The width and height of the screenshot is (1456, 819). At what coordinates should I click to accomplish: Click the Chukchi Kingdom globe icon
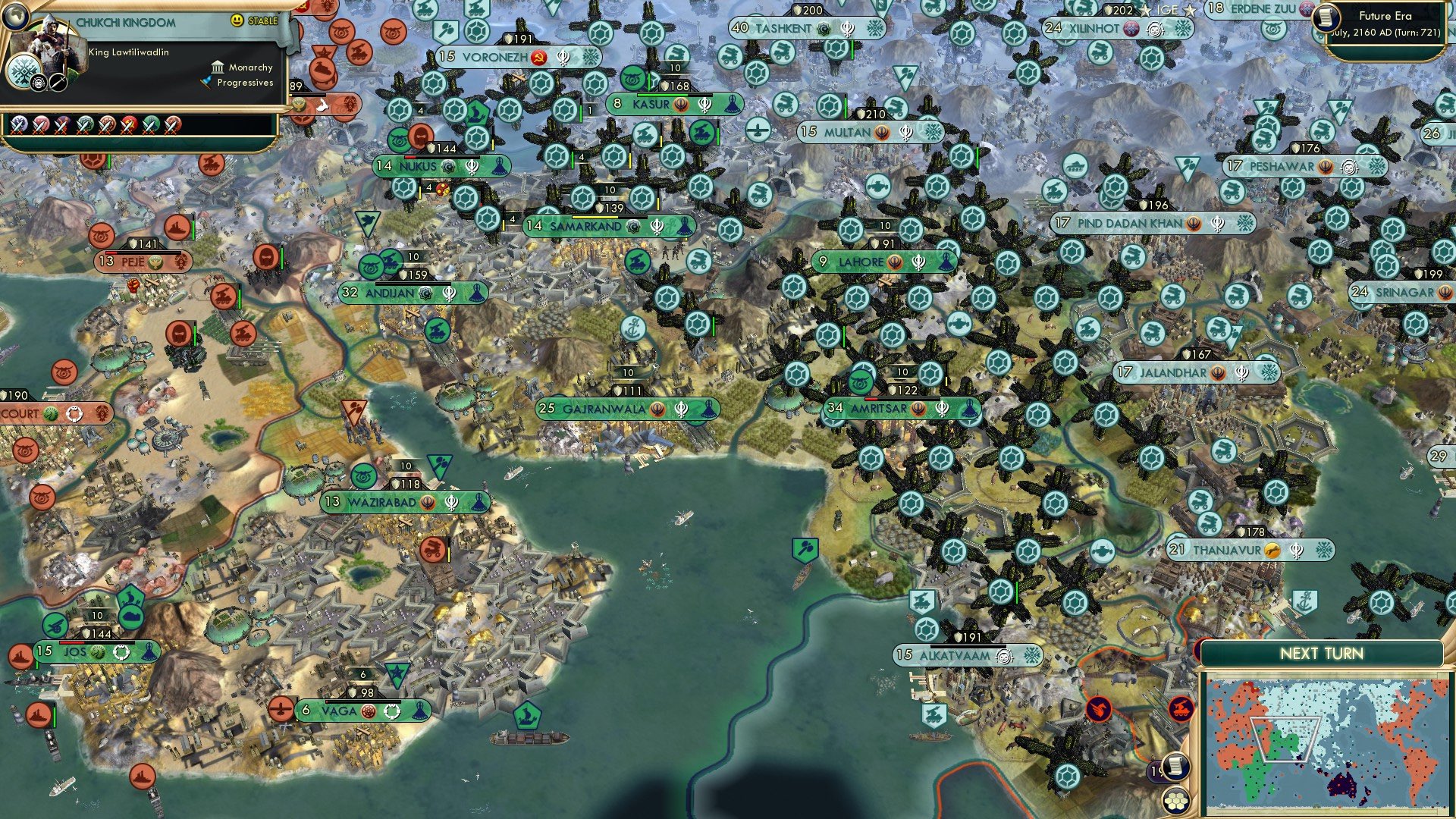pos(17,18)
